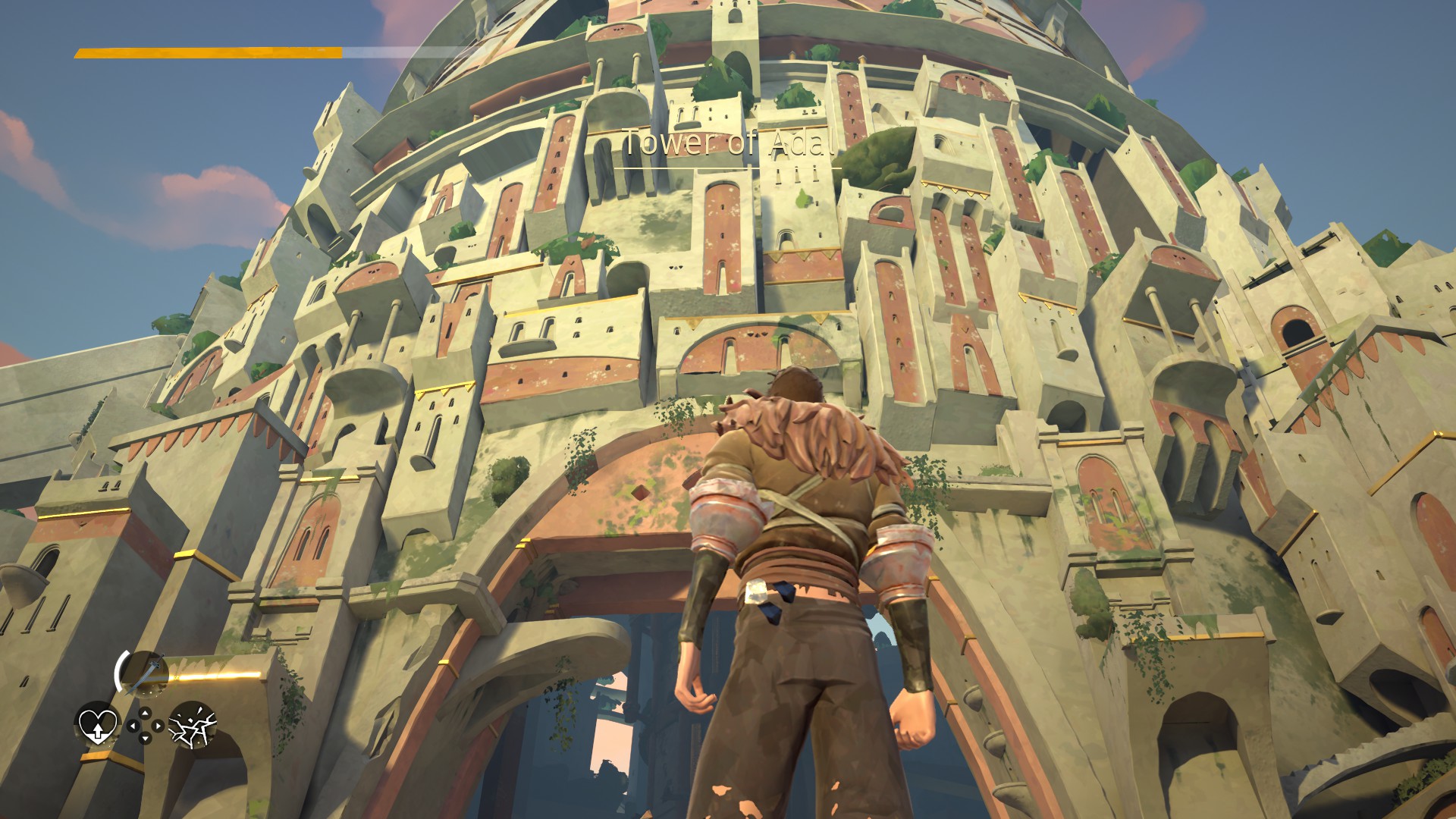
Task: Click the white durability arc around the sword icon
Action: [119, 670]
